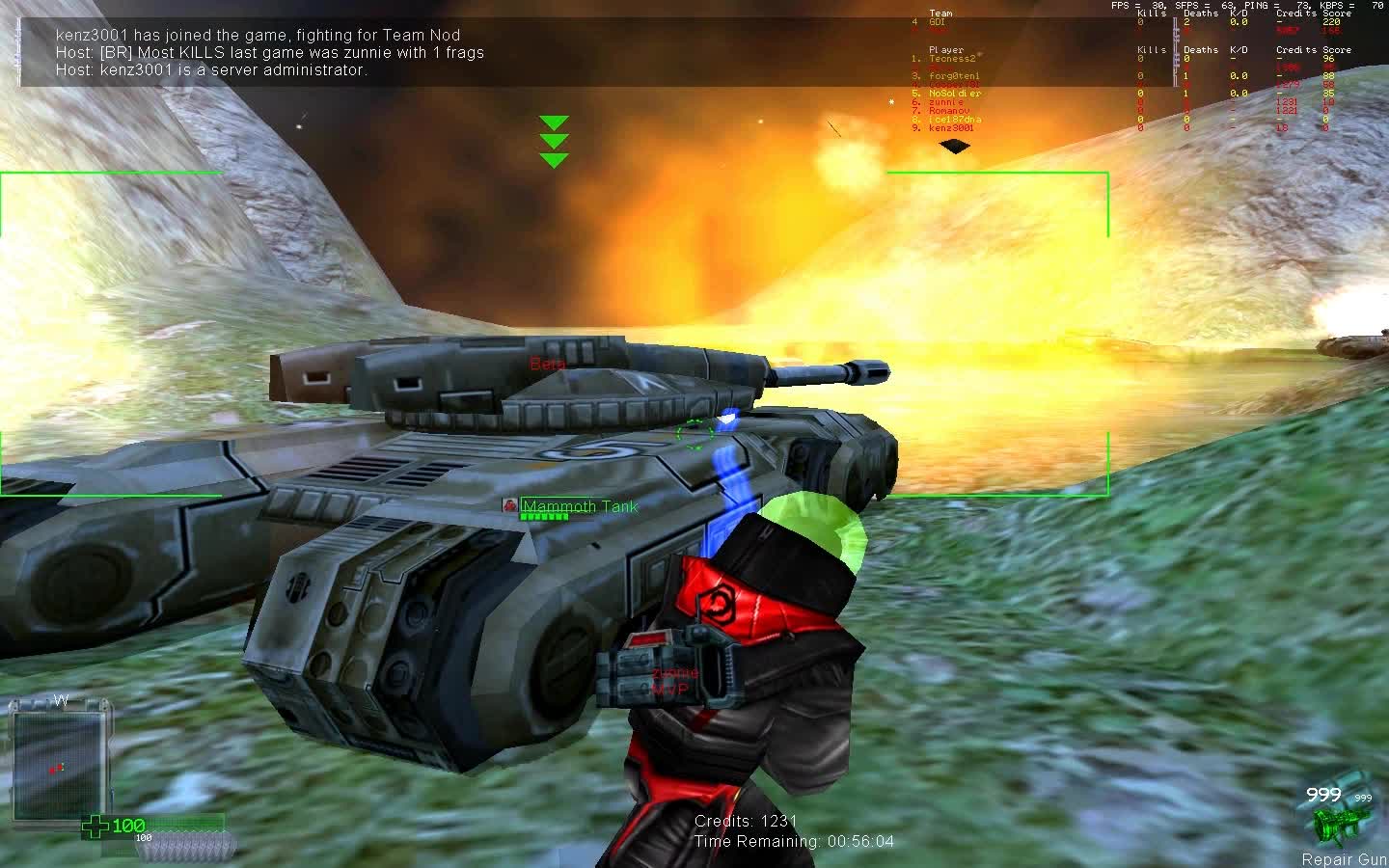This screenshot has height=868, width=1389.
Task: Expand the Team section of the scoreboard
Action: (940, 13)
